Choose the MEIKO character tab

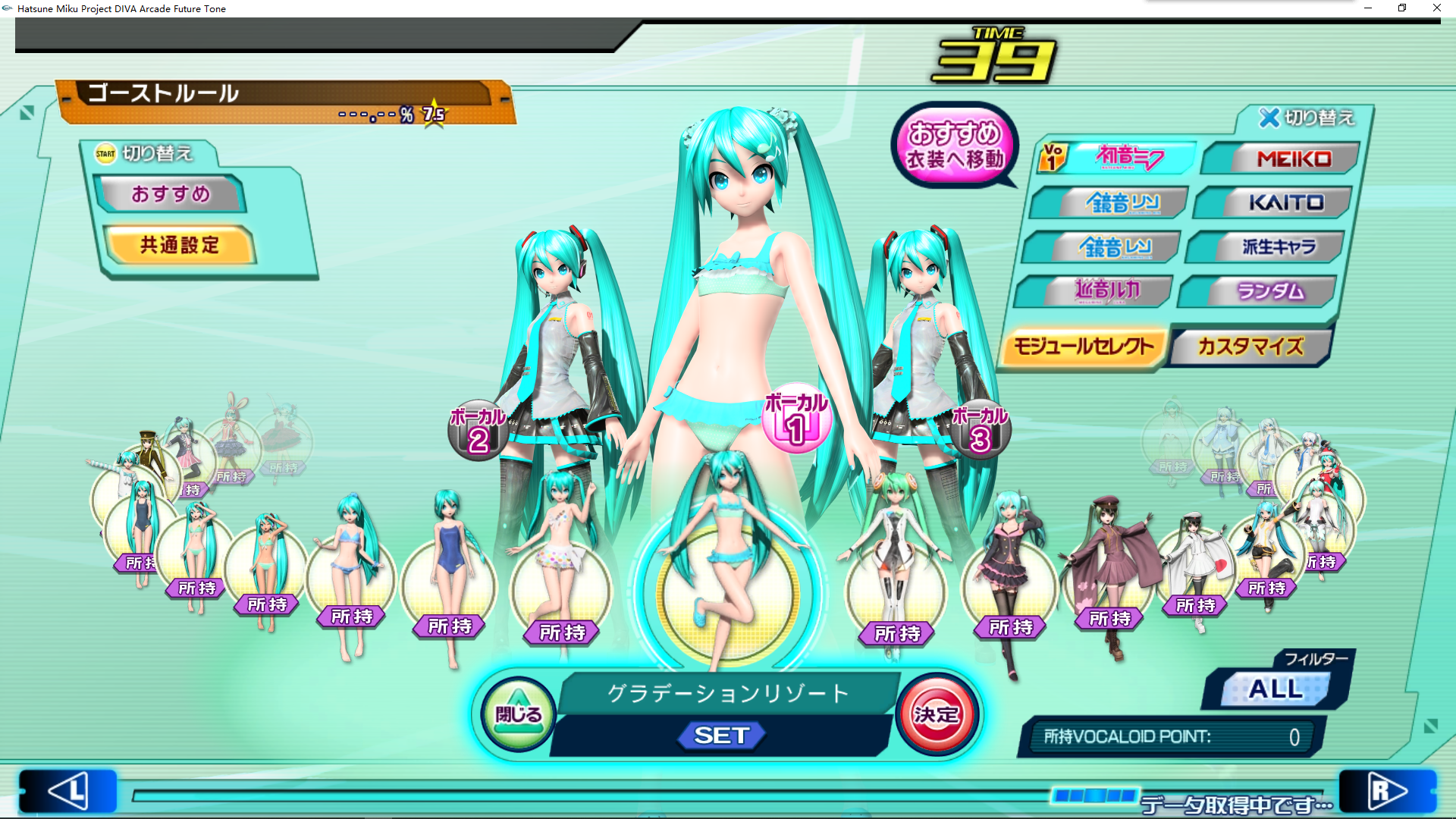[x=1283, y=158]
